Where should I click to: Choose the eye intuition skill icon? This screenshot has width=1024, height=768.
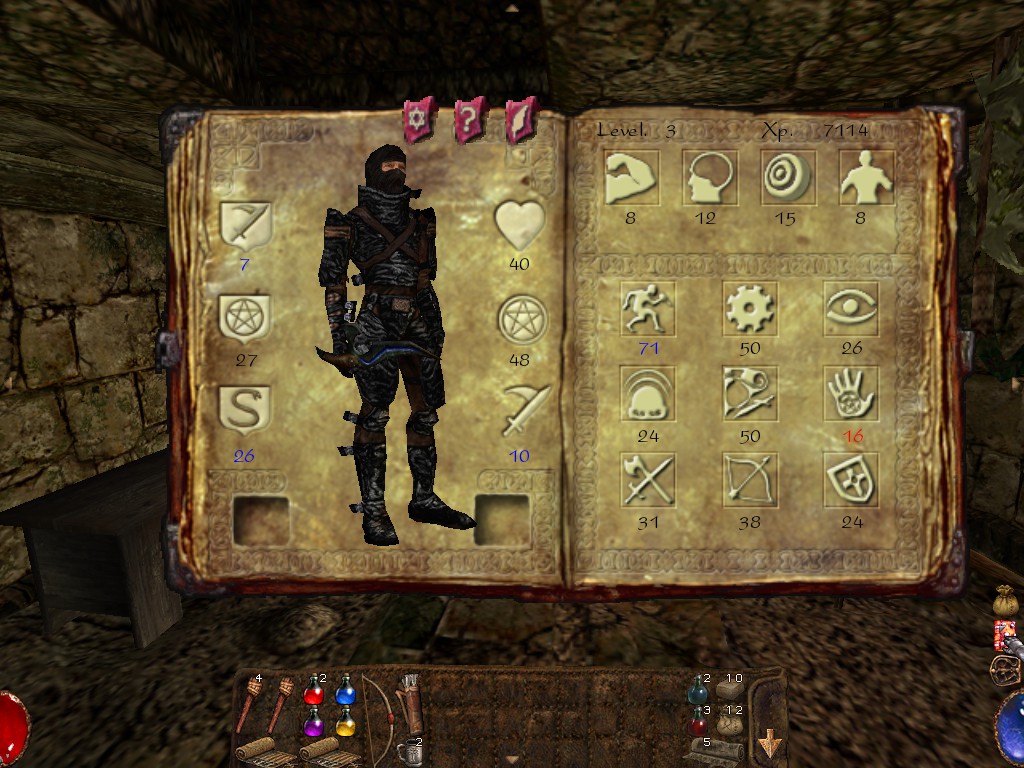click(851, 308)
